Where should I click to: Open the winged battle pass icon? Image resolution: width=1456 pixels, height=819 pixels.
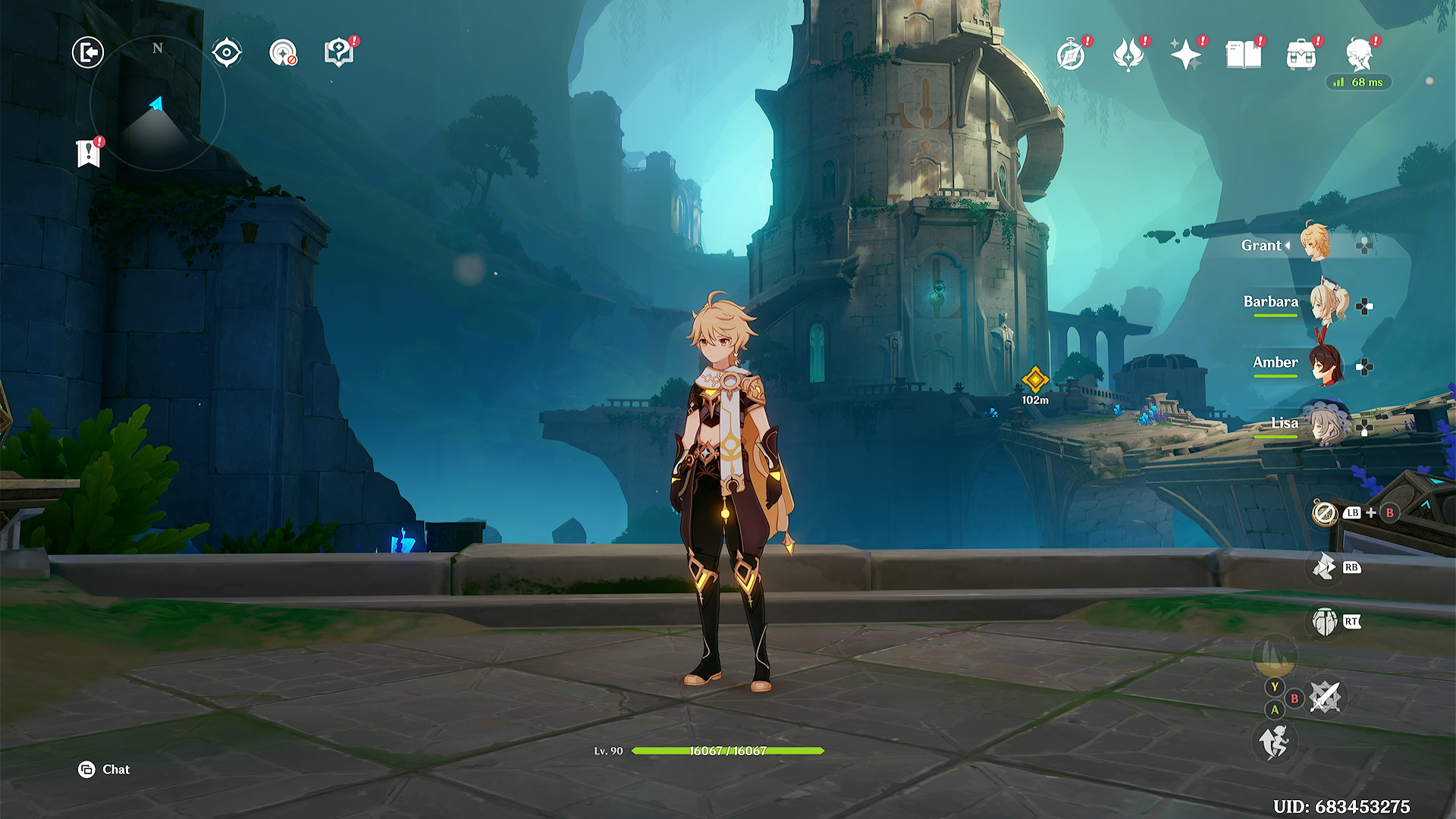(x=1128, y=55)
